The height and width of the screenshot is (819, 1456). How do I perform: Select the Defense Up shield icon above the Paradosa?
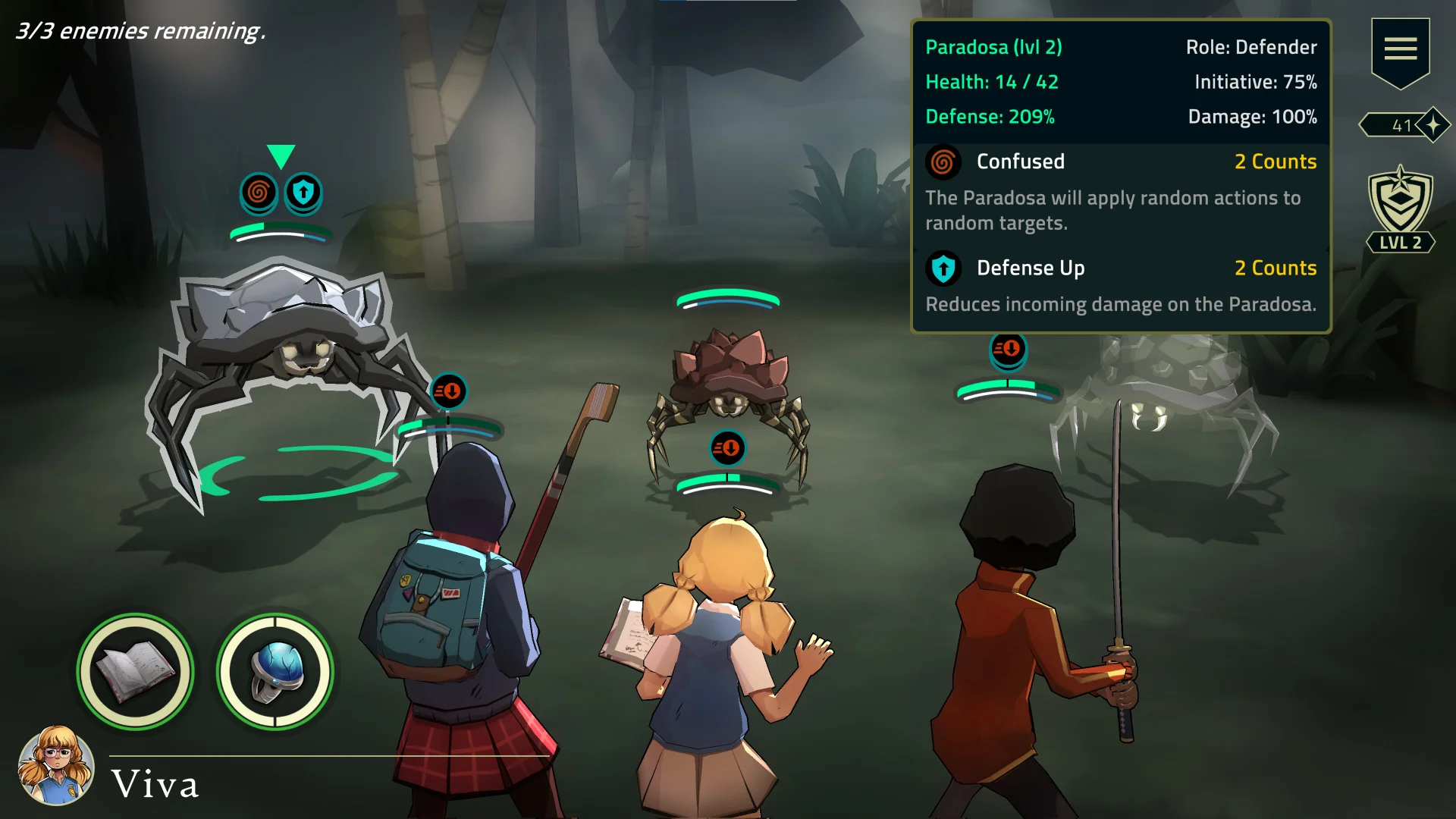(303, 193)
